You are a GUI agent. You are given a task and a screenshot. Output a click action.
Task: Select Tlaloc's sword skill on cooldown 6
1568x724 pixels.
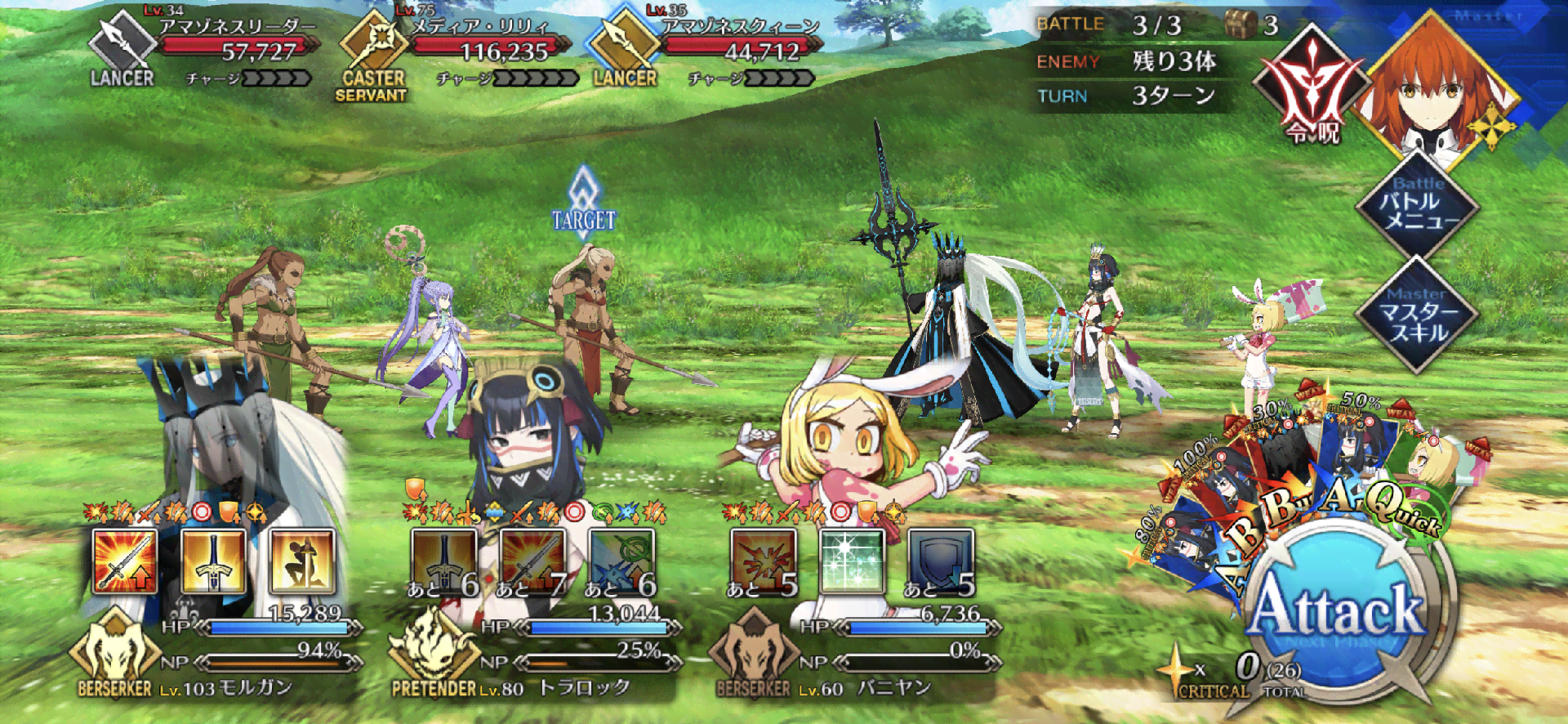[x=444, y=561]
